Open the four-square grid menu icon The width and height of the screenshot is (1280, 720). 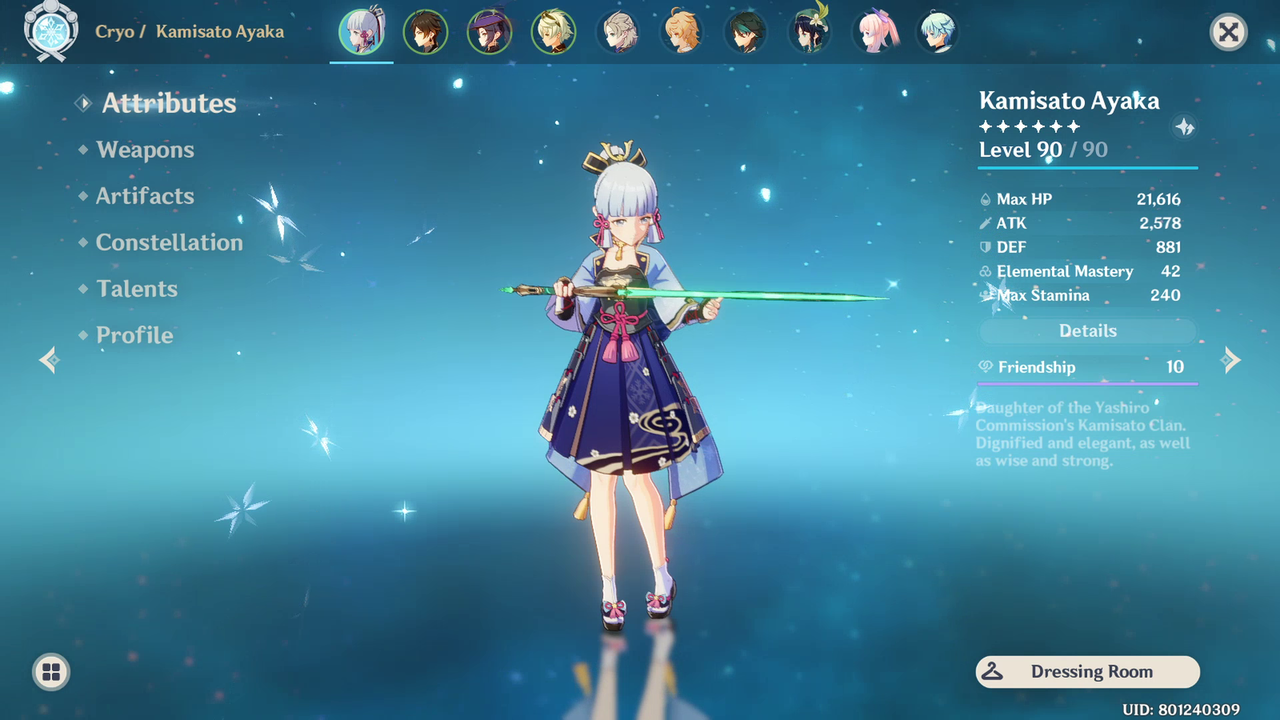pos(51,672)
